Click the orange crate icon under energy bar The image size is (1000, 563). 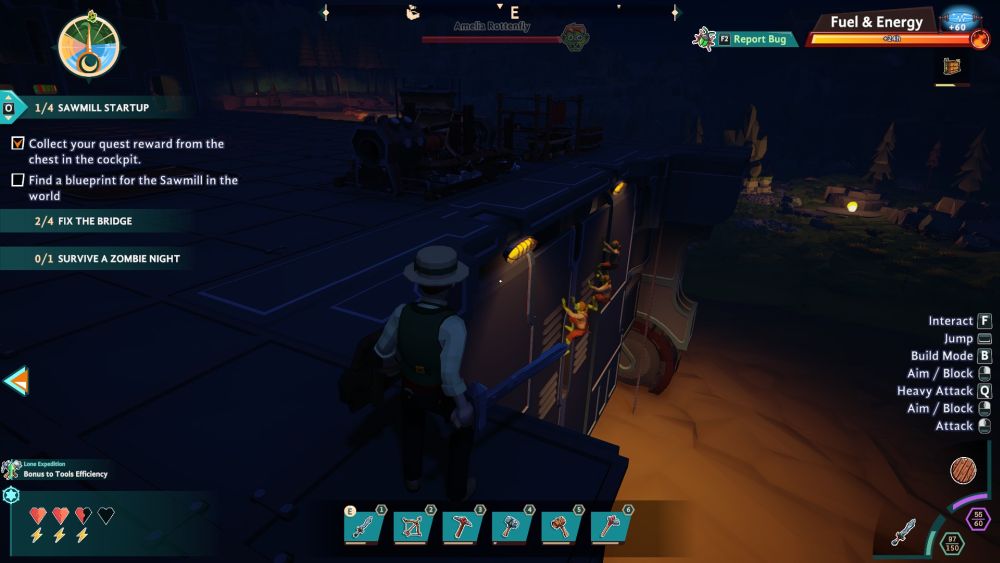[x=953, y=67]
